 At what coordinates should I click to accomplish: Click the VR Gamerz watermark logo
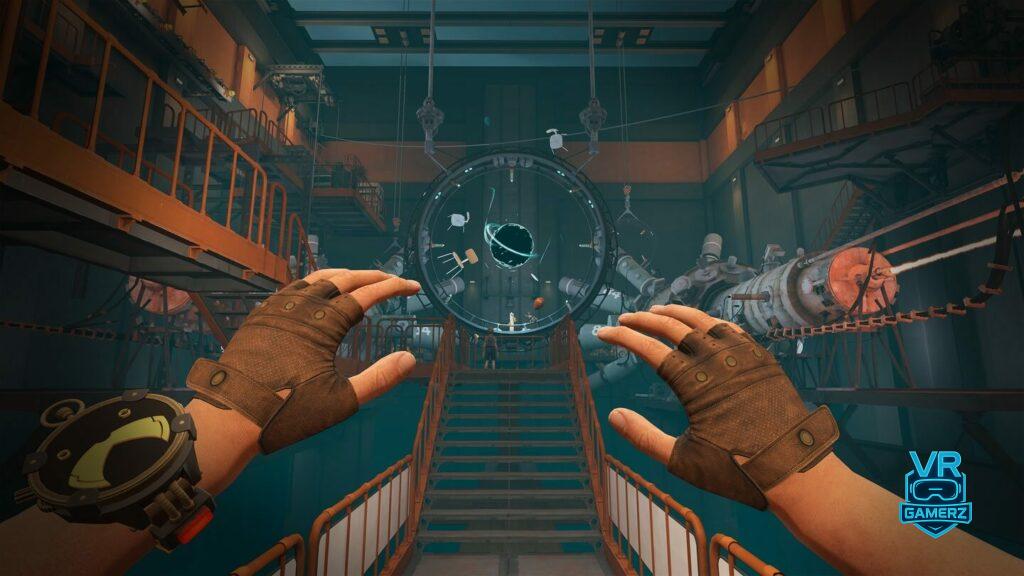935,494
